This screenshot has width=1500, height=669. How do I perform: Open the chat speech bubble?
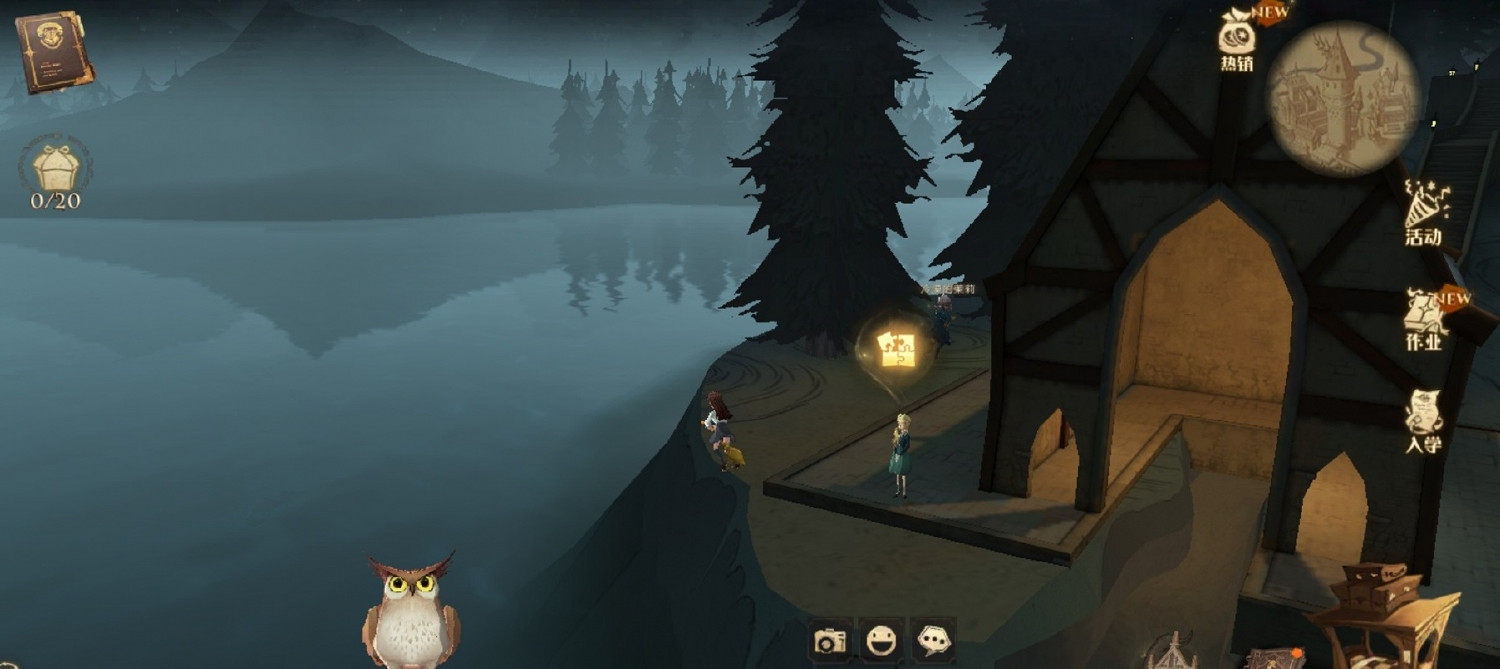point(933,640)
